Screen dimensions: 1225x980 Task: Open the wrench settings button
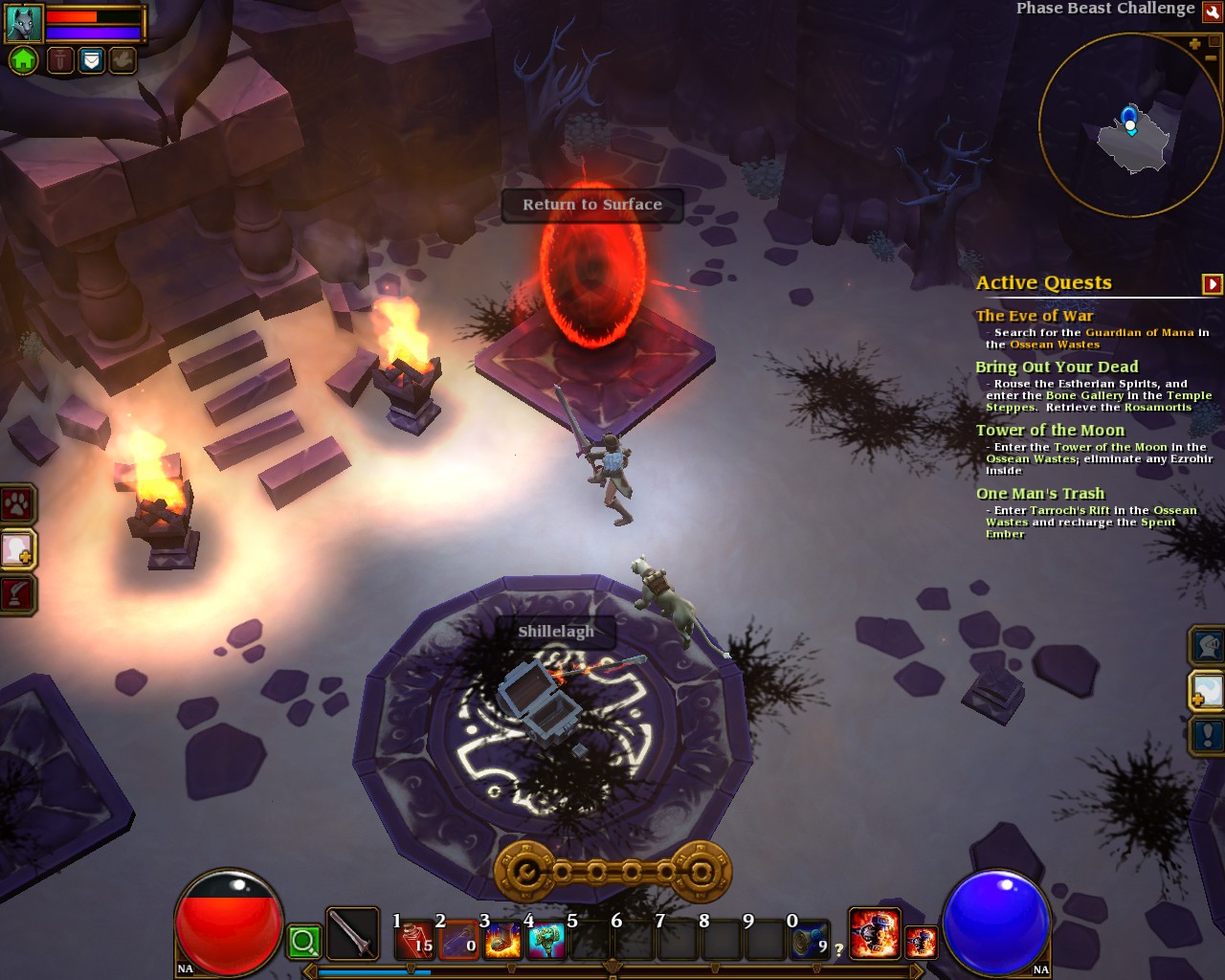pos(1213,11)
